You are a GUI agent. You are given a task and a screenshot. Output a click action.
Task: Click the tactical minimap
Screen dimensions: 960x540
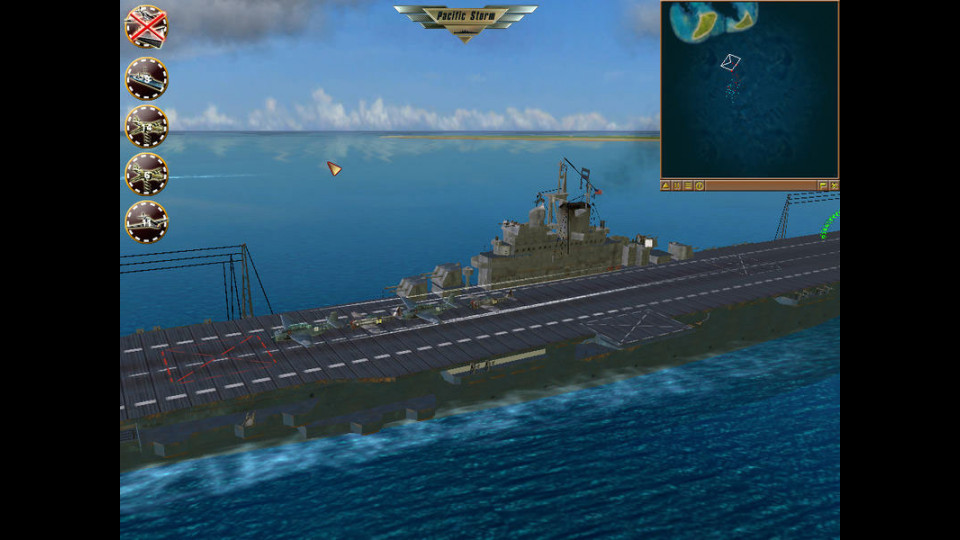pos(749,89)
